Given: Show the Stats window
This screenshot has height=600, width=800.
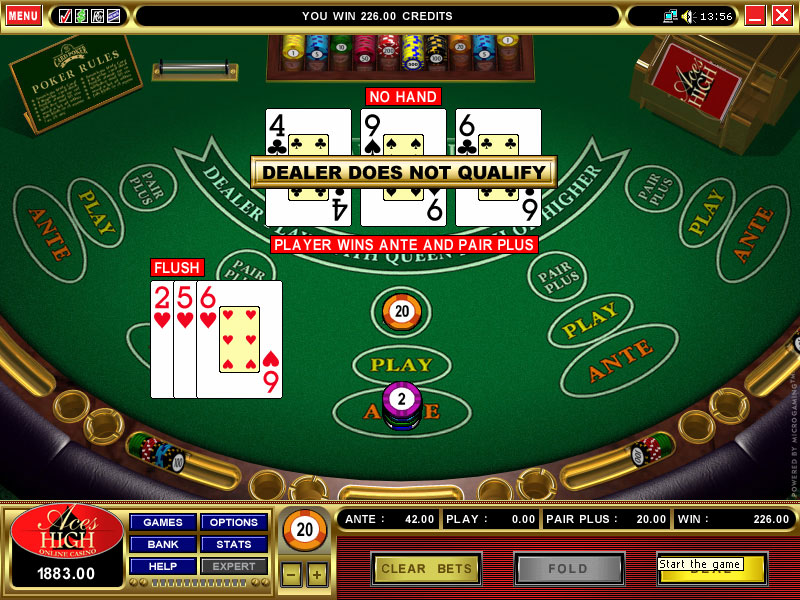Looking at the screenshot, I should click(x=234, y=544).
